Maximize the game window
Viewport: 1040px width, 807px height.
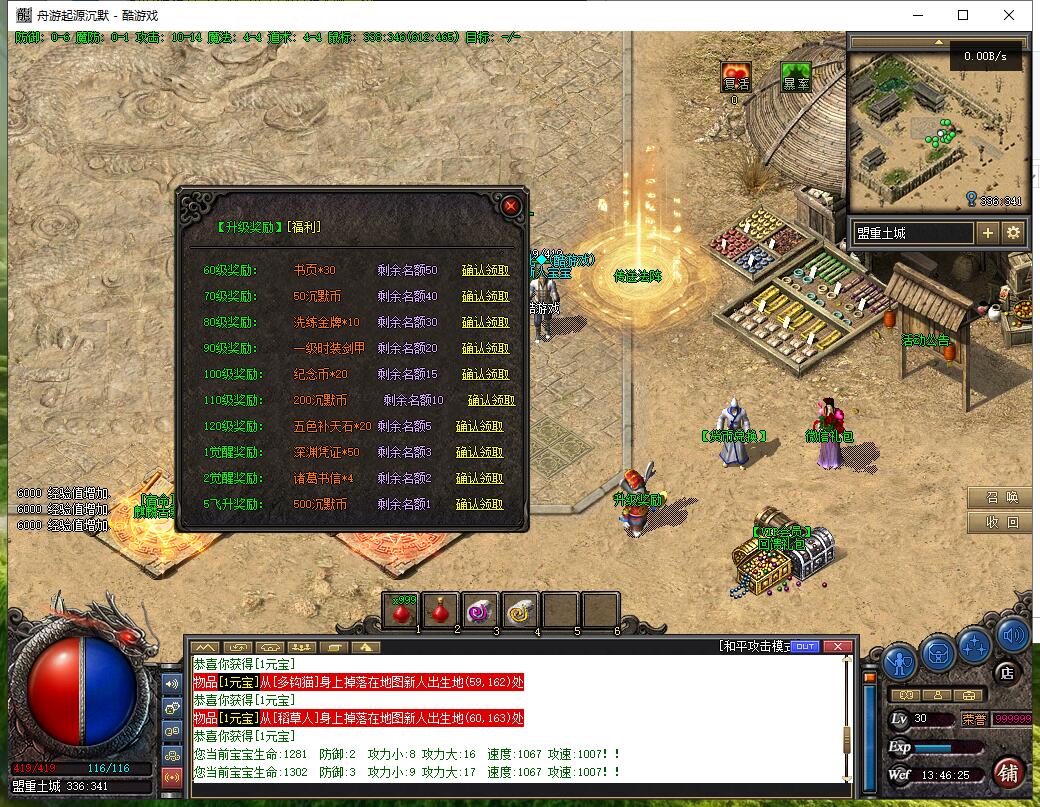pyautogui.click(x=963, y=15)
